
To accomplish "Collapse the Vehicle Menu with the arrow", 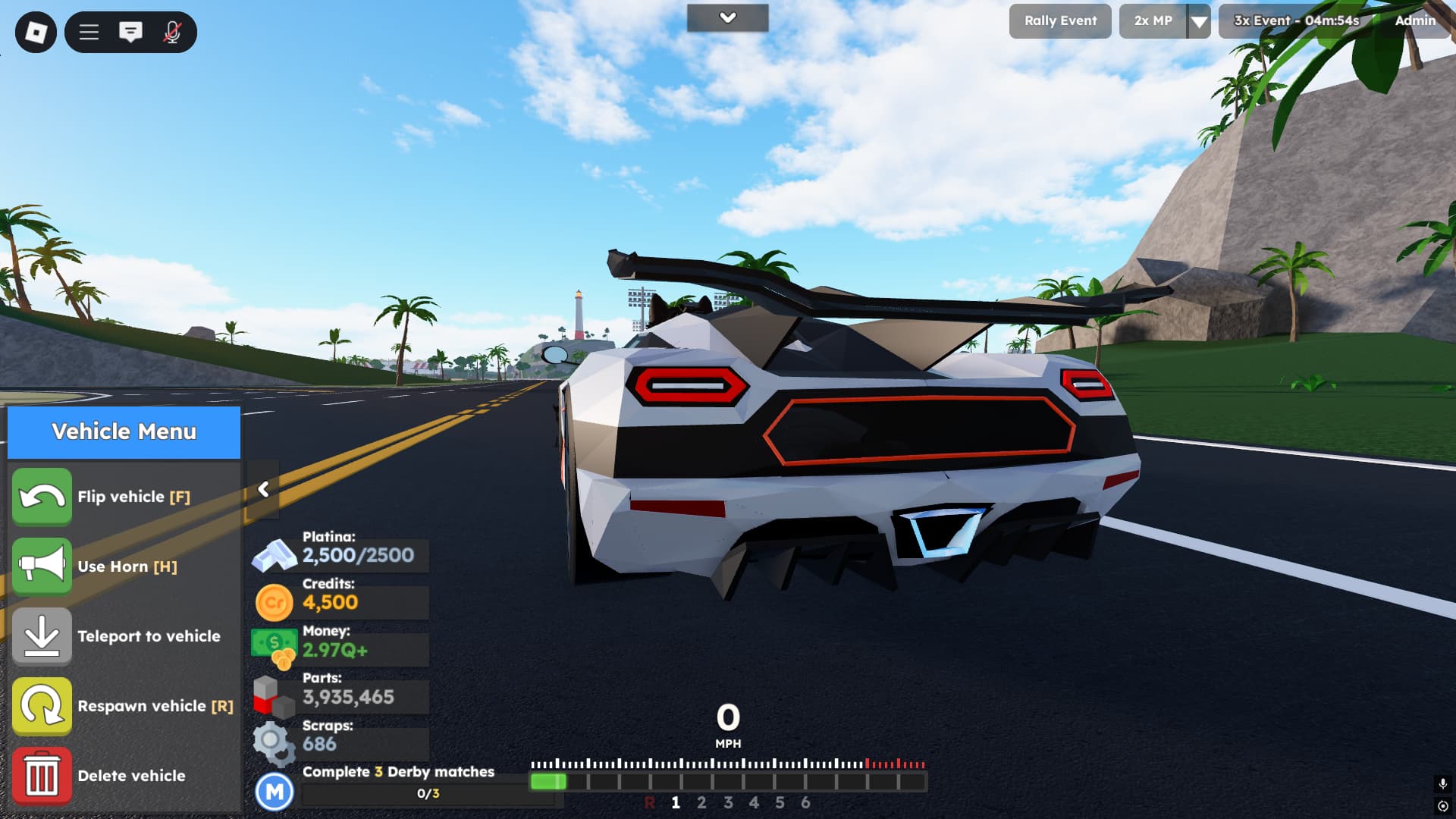I will [263, 490].
